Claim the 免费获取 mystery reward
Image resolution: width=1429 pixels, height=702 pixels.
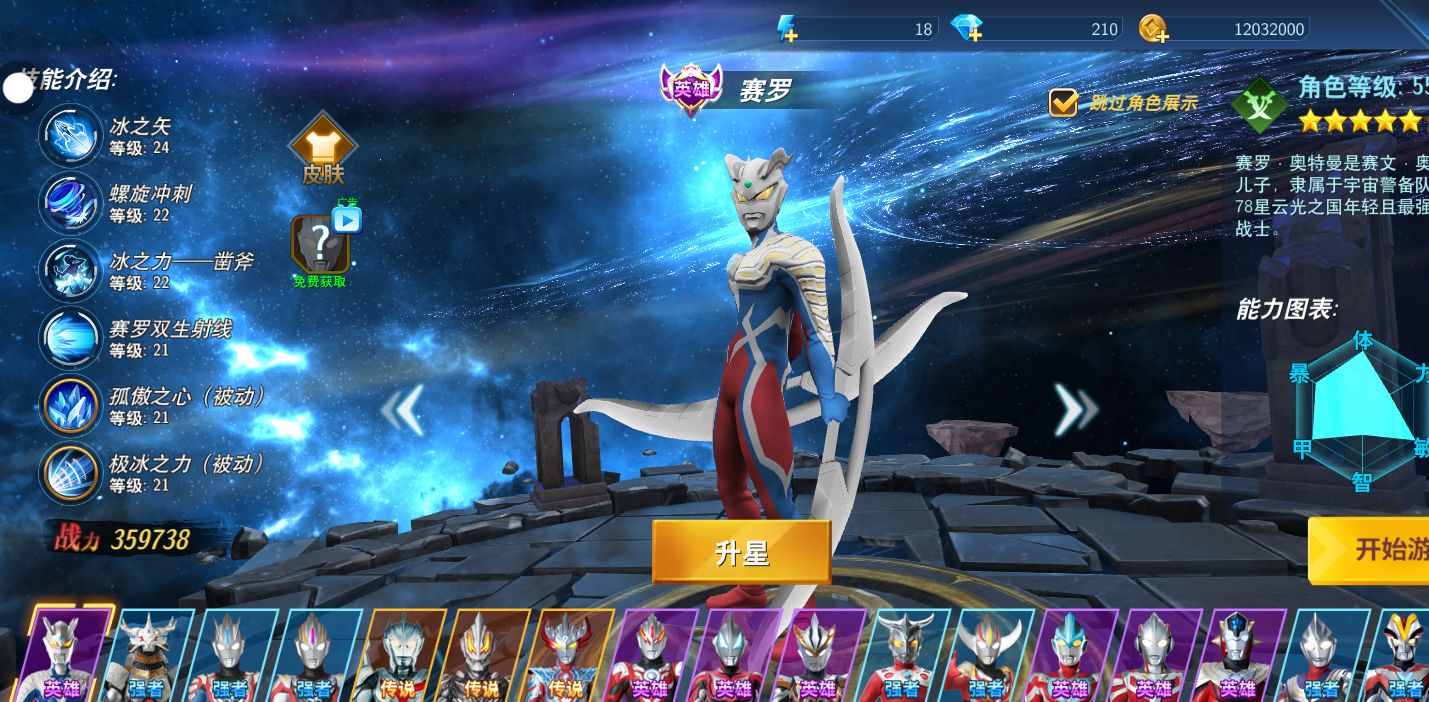[320, 247]
